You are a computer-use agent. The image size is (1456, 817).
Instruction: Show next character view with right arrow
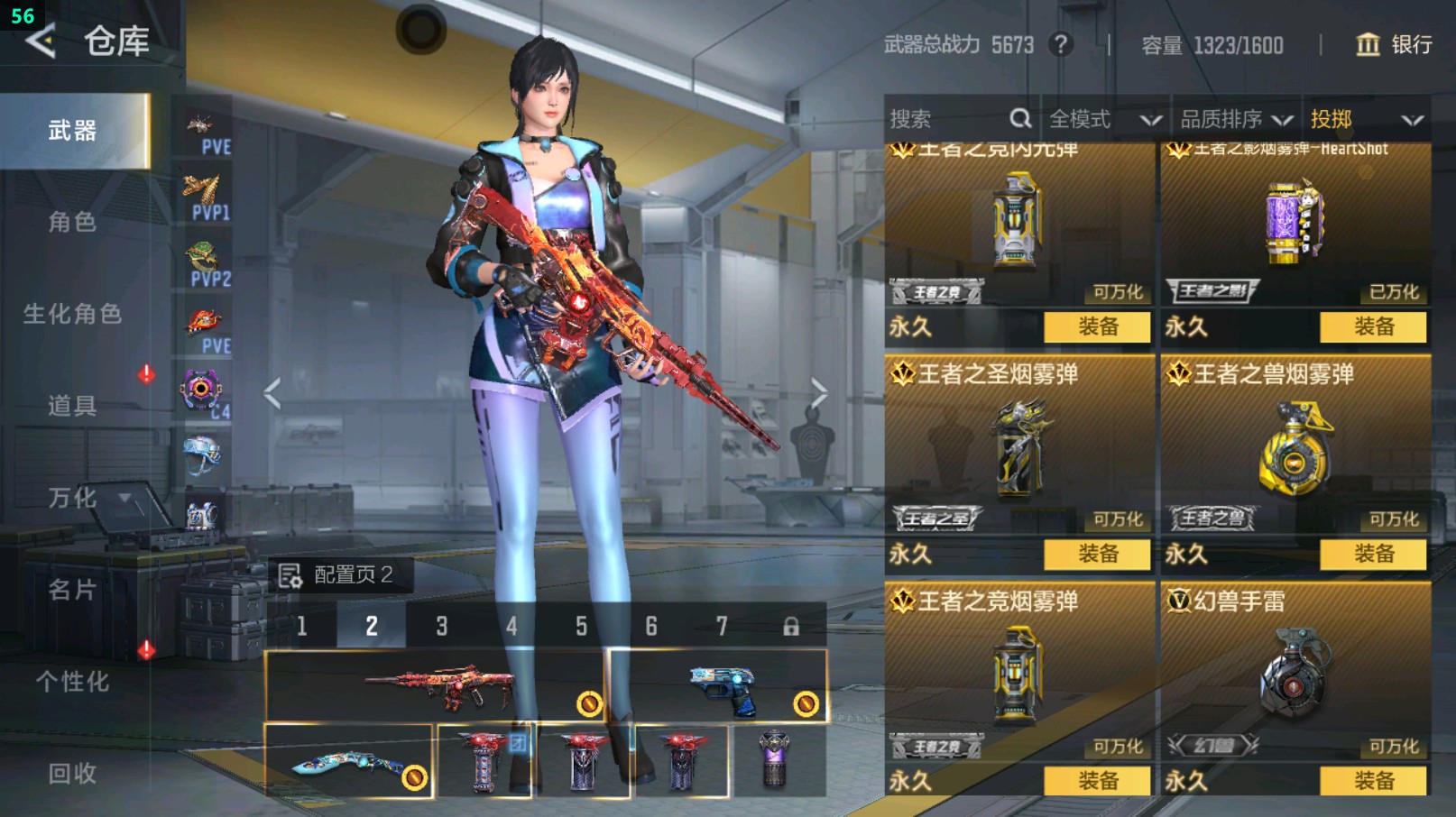click(x=818, y=393)
